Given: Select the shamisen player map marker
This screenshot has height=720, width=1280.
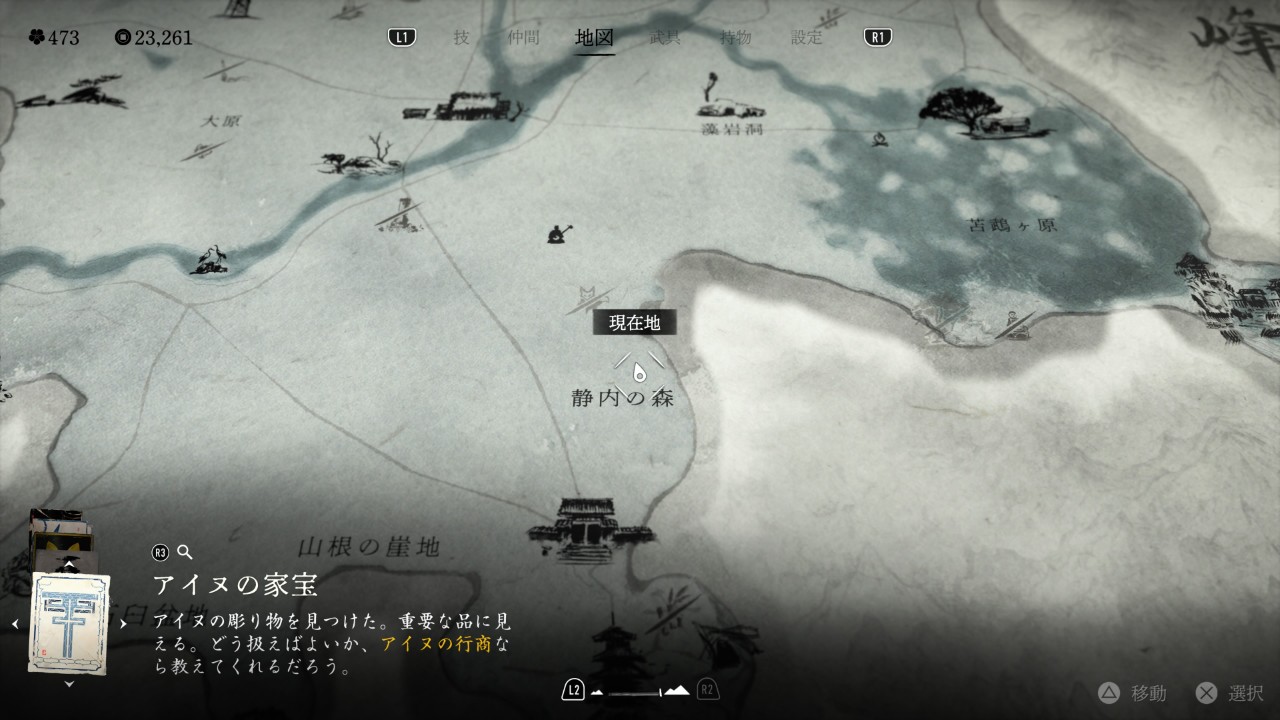Looking at the screenshot, I should pyautogui.click(x=556, y=234).
